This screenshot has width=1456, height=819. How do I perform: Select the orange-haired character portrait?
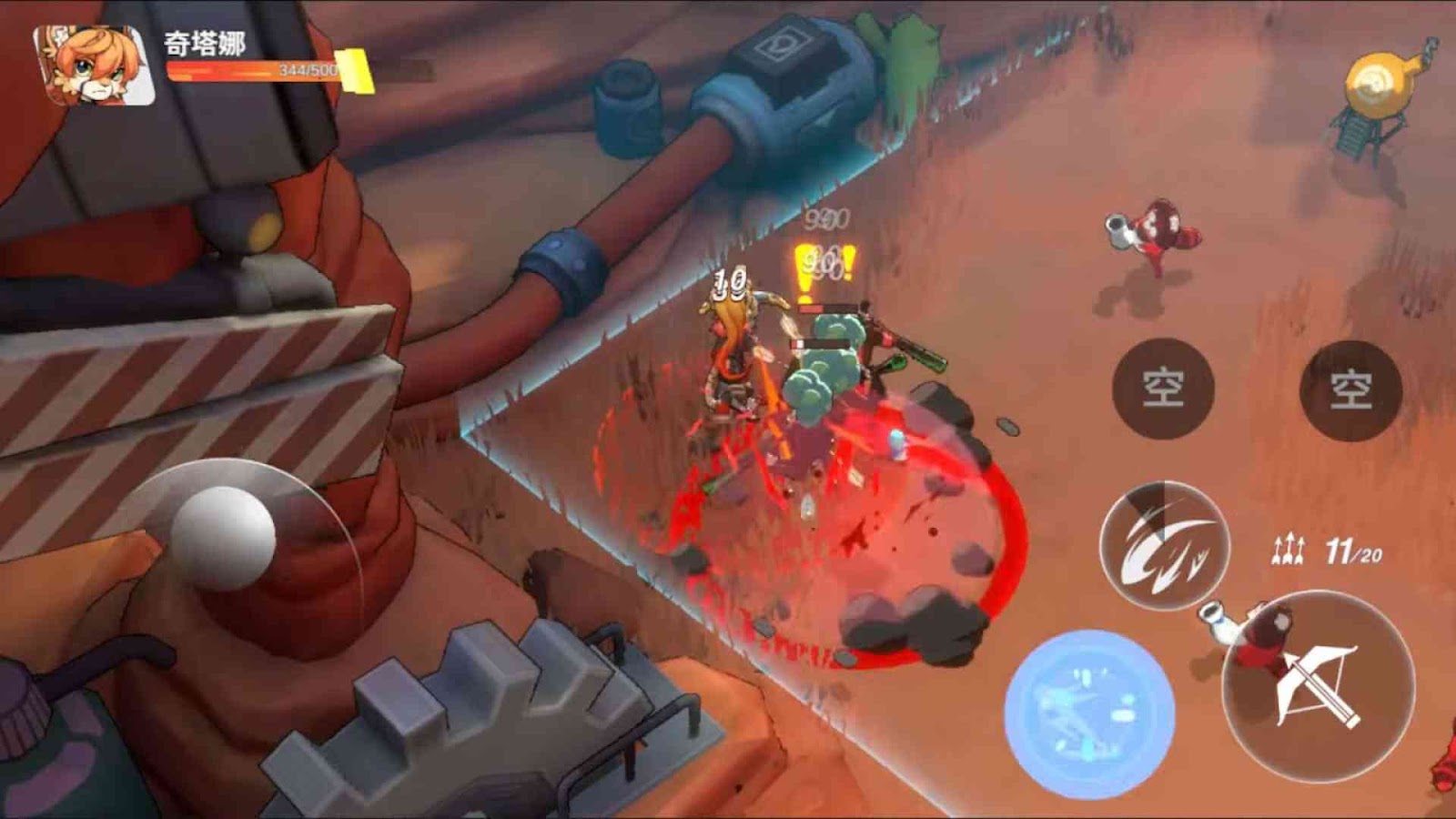click(94, 66)
